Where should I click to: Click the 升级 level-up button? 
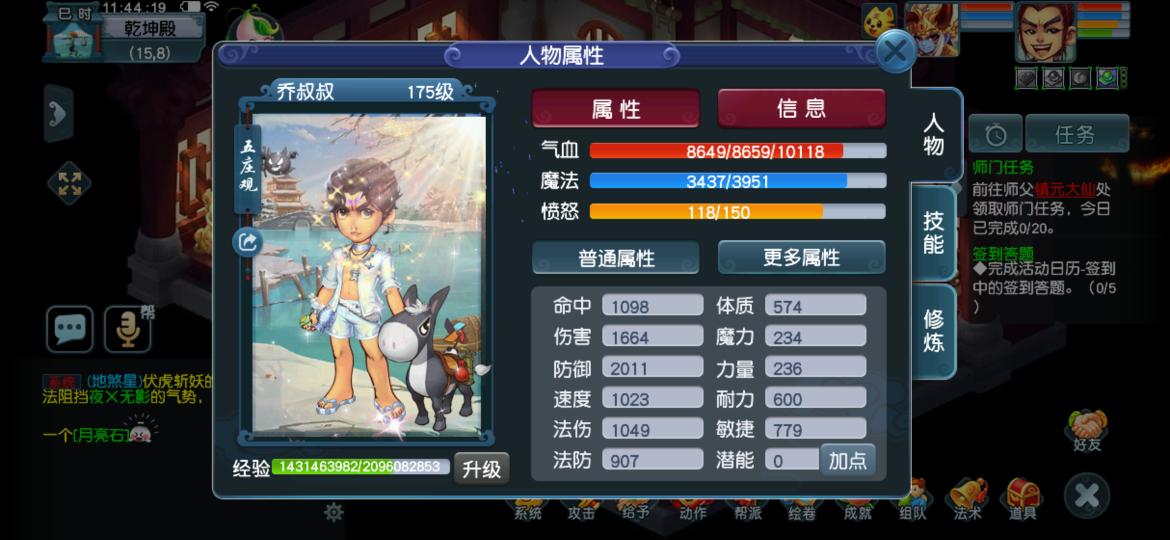[481, 468]
